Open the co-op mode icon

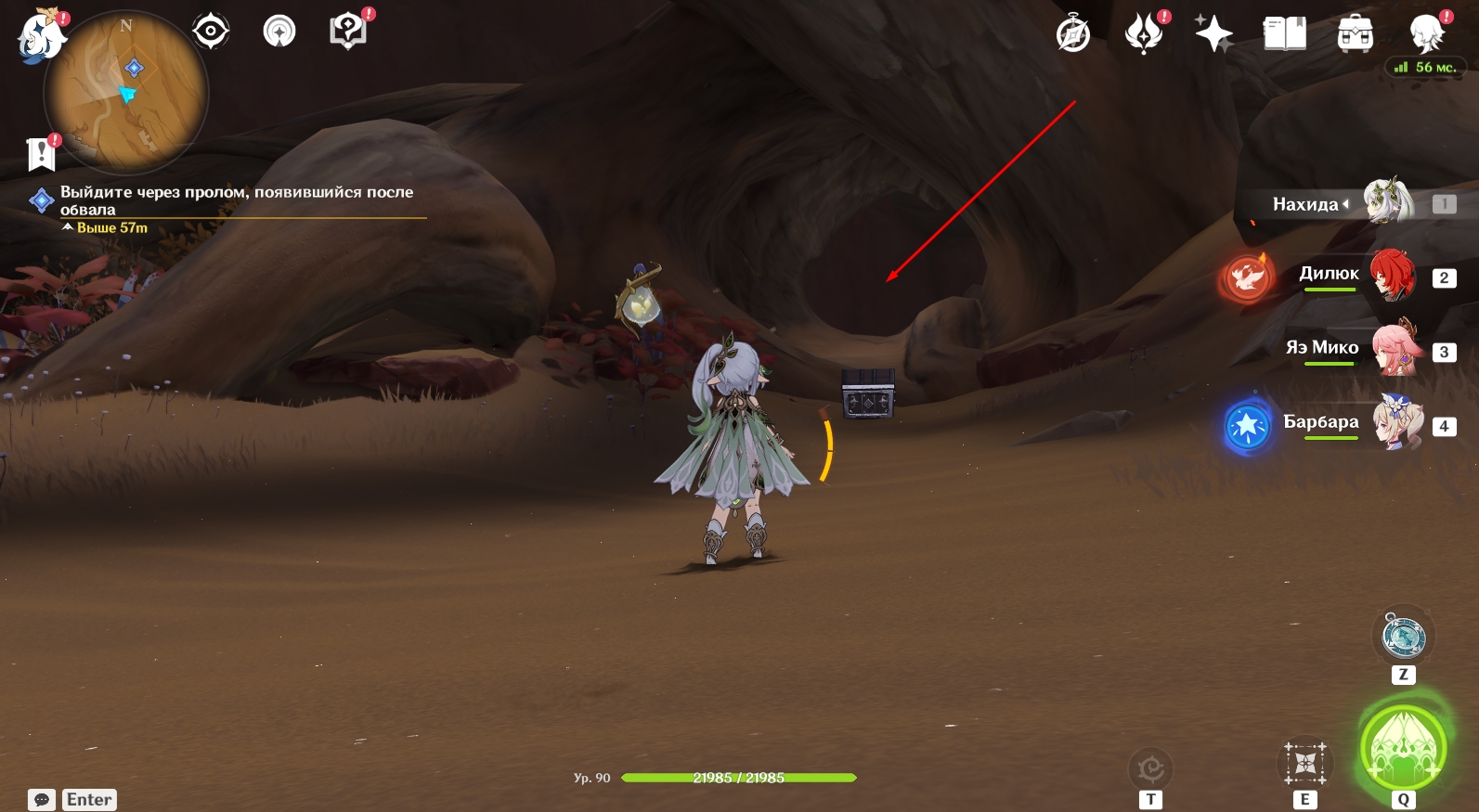[279, 32]
